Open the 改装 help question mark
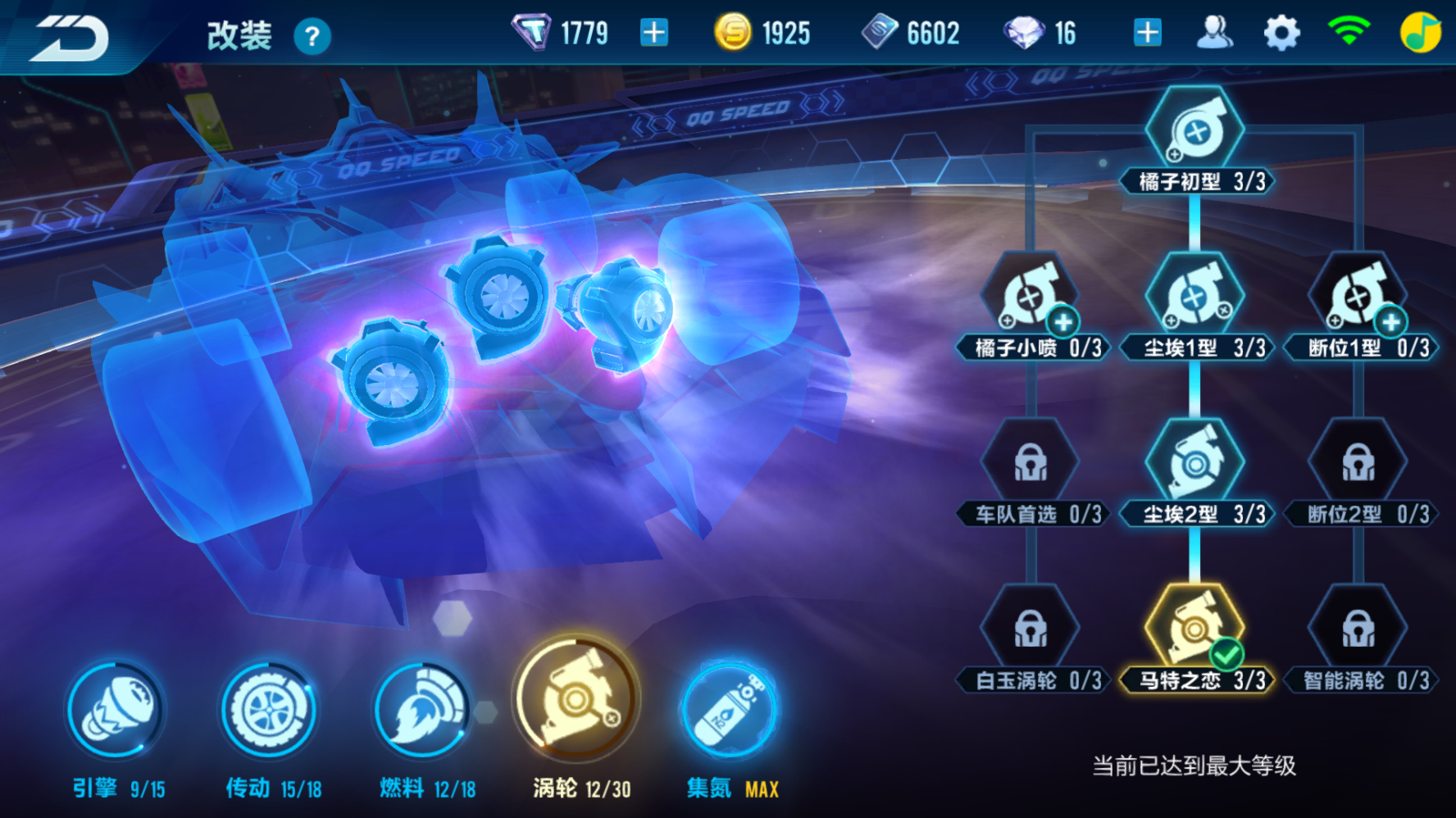The image size is (1456, 818). [312, 36]
